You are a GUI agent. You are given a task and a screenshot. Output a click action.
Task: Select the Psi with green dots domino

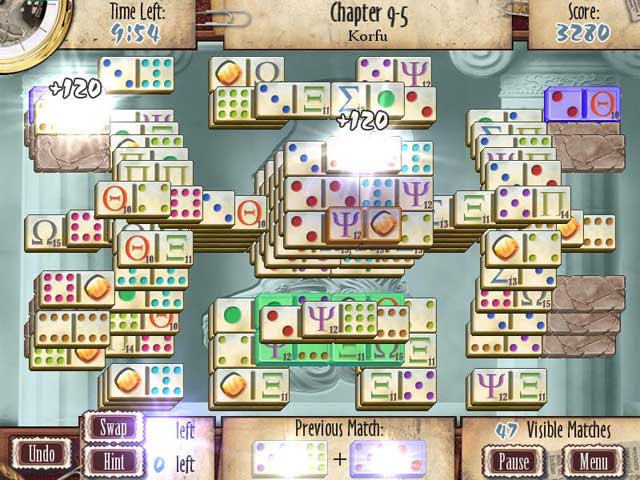pos(339,318)
